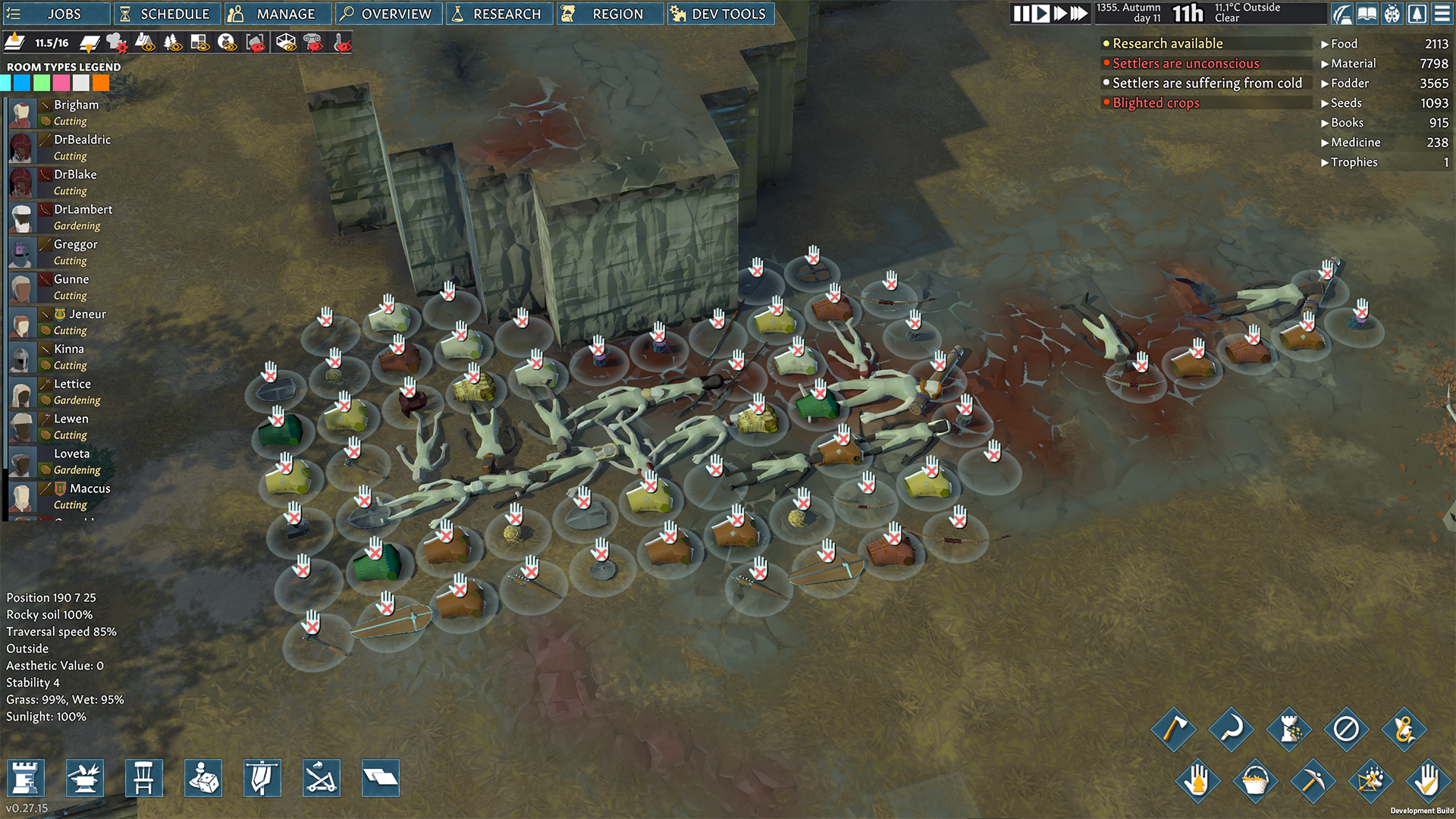Open the Schedule menu

point(167,14)
